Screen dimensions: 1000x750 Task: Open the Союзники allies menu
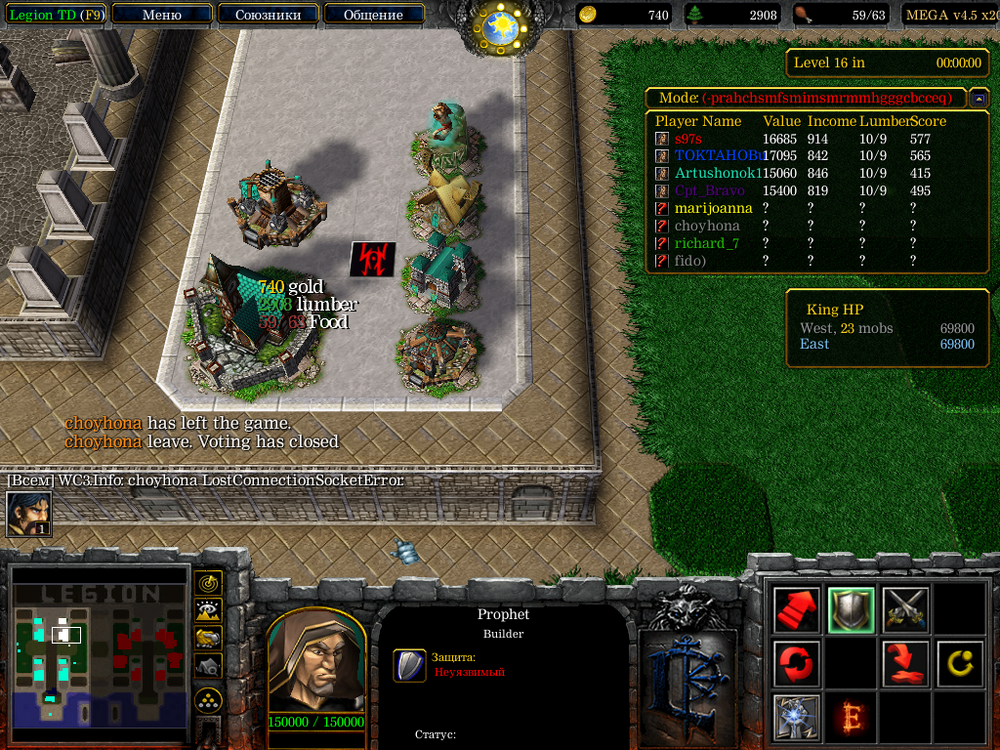coord(268,15)
